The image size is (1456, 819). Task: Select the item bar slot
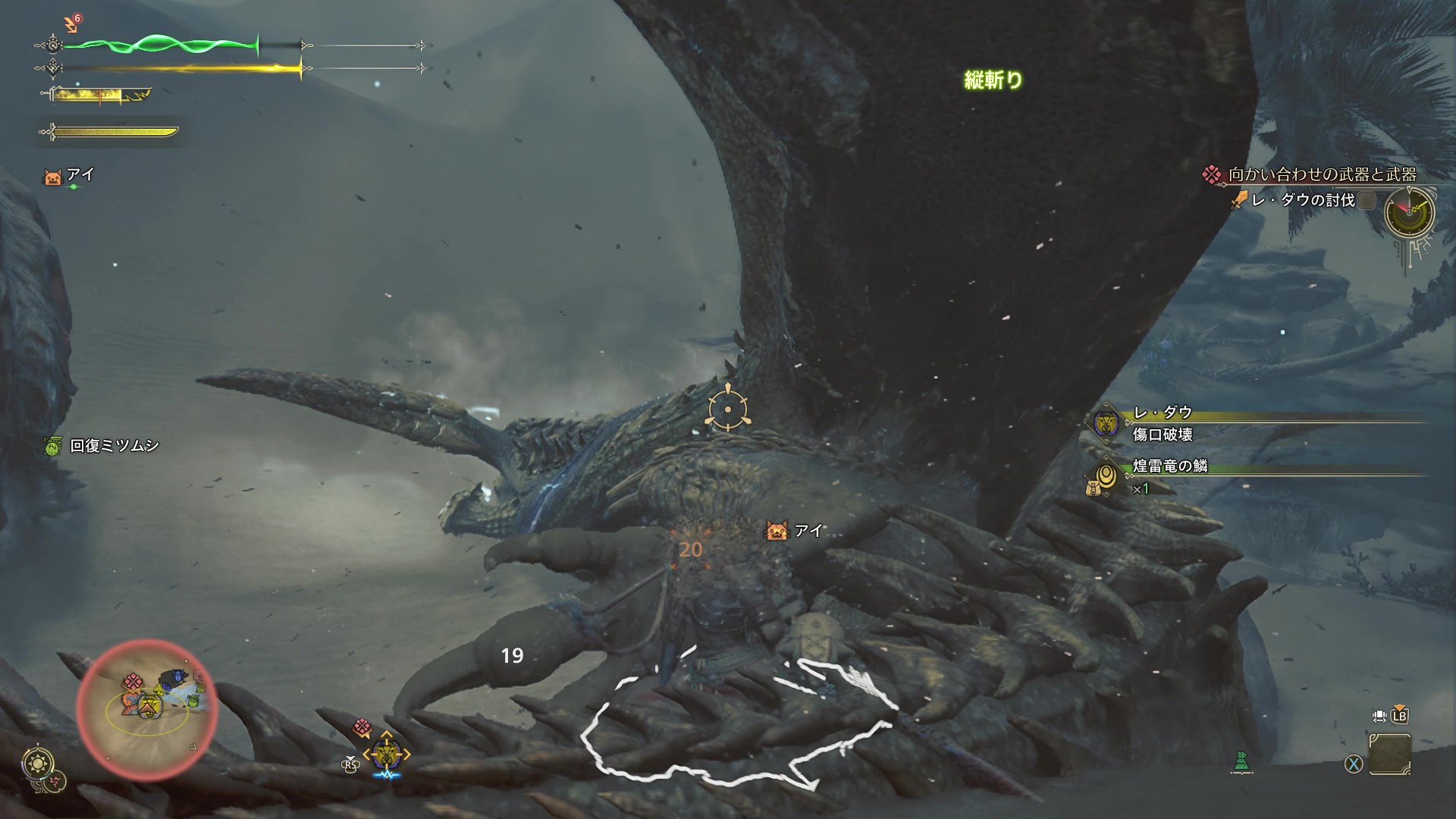point(1390,755)
